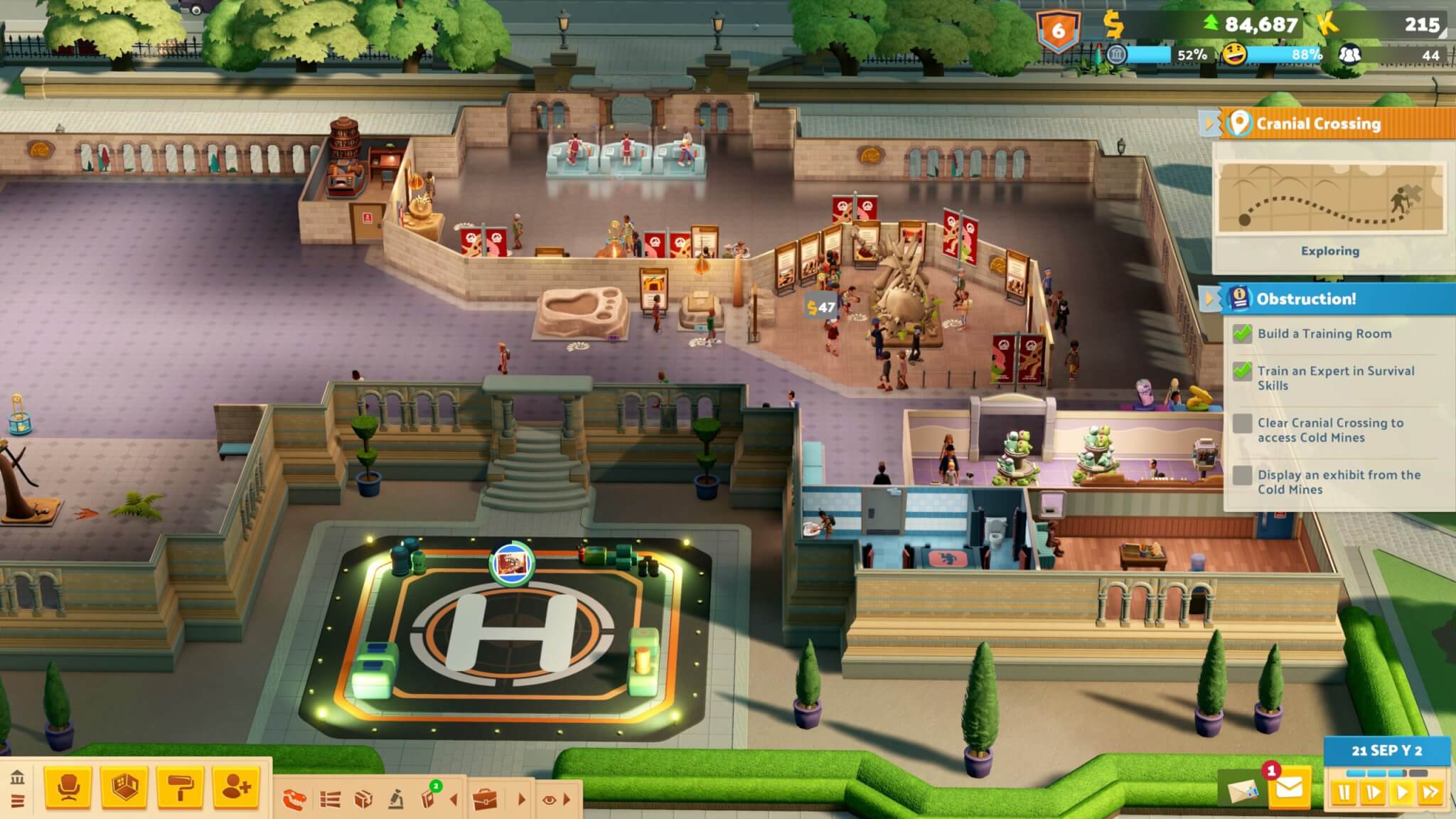The height and width of the screenshot is (819, 1456).
Task: Open the briefcase finances panel
Action: point(486,800)
